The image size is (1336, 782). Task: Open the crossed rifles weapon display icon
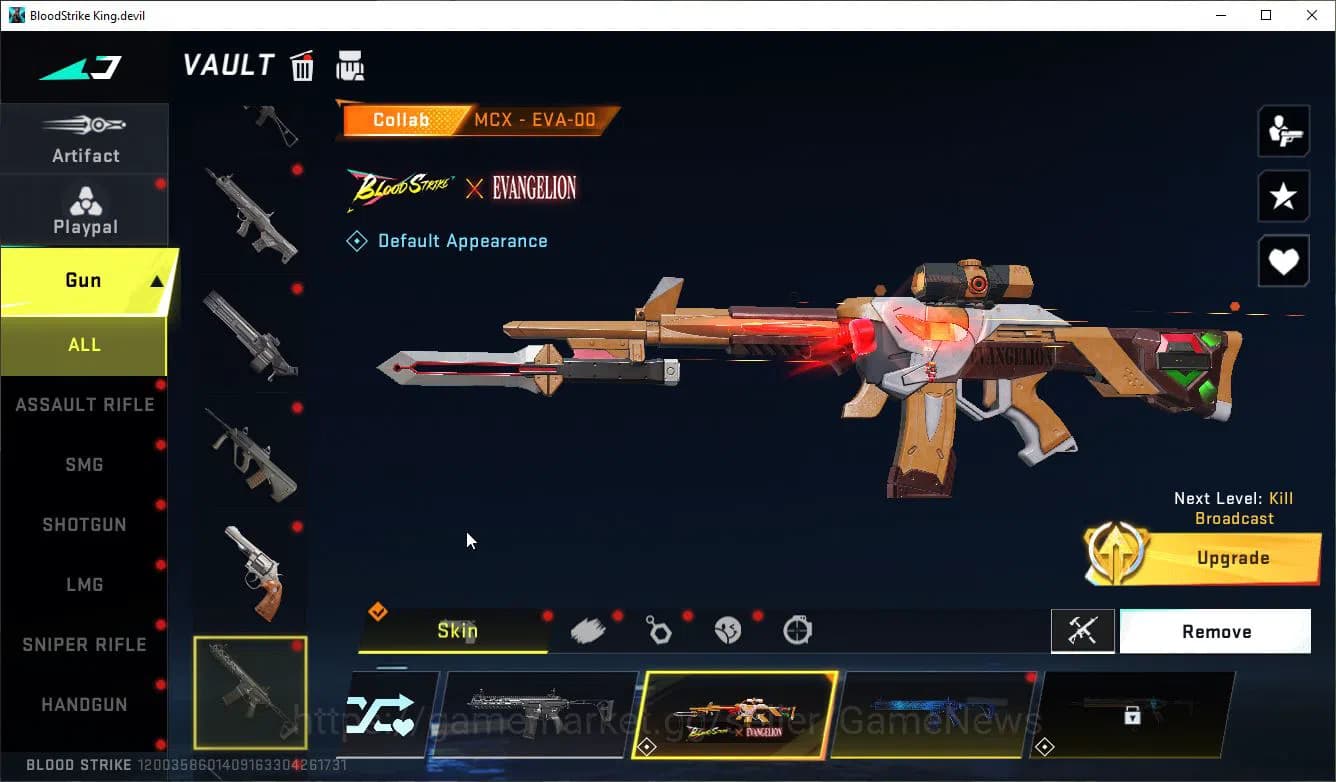1083,631
